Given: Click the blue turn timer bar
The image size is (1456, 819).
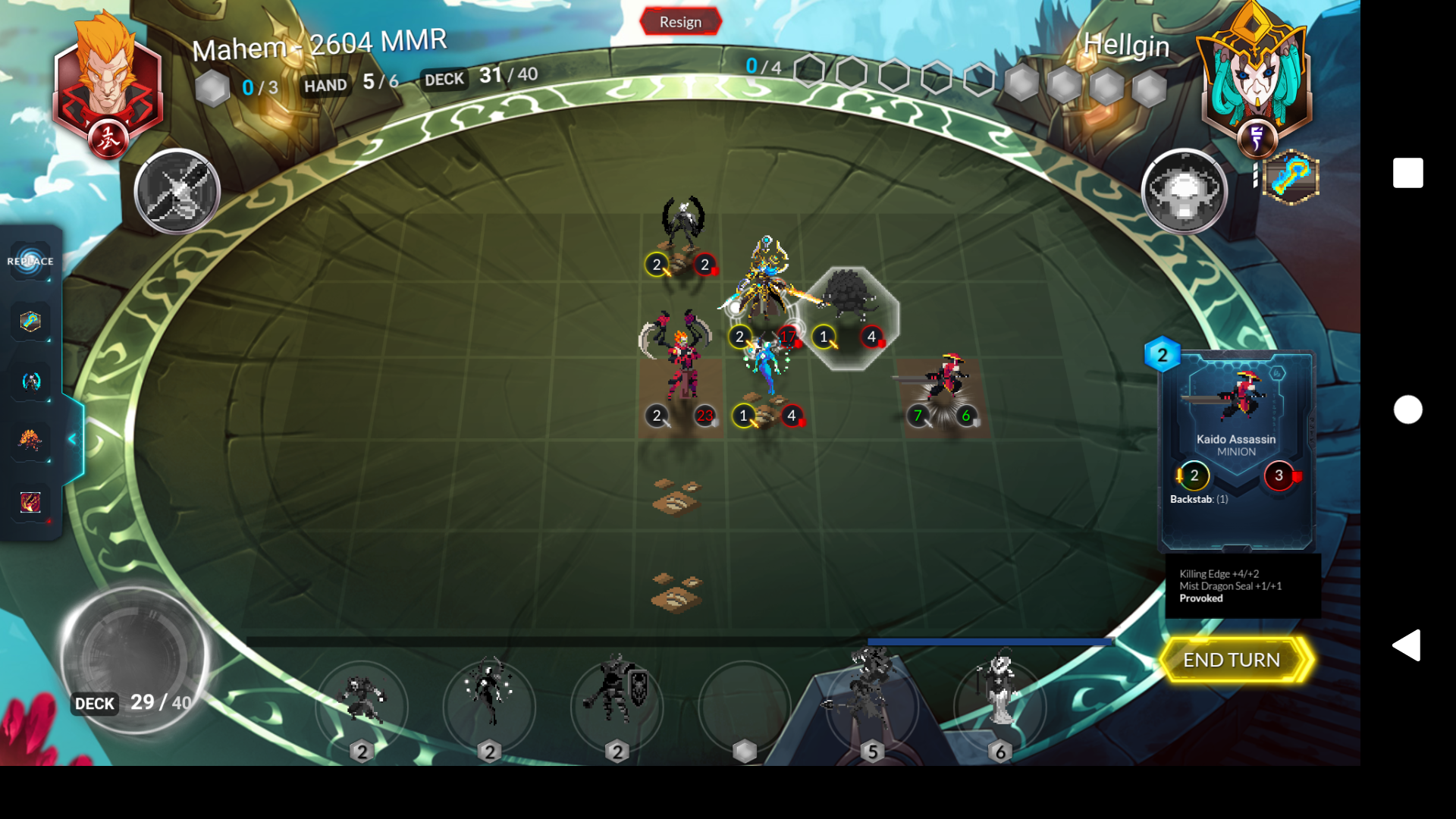Looking at the screenshot, I should tap(986, 642).
